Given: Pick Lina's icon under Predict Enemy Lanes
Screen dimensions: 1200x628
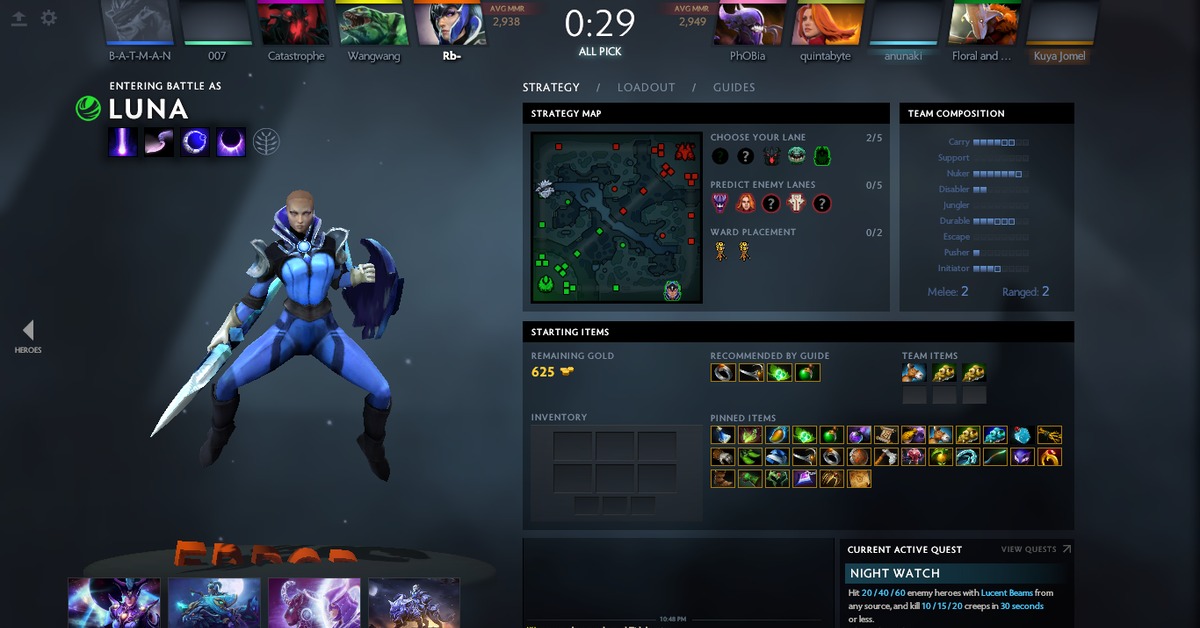Looking at the screenshot, I should [745, 203].
